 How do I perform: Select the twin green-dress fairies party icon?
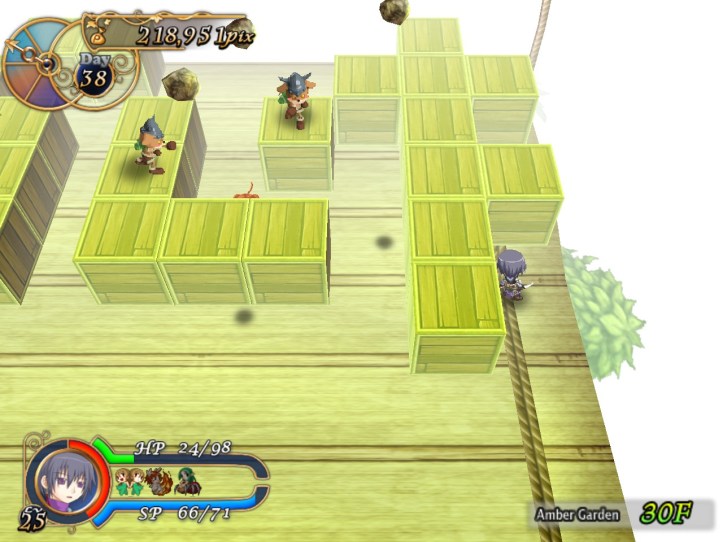(x=129, y=482)
